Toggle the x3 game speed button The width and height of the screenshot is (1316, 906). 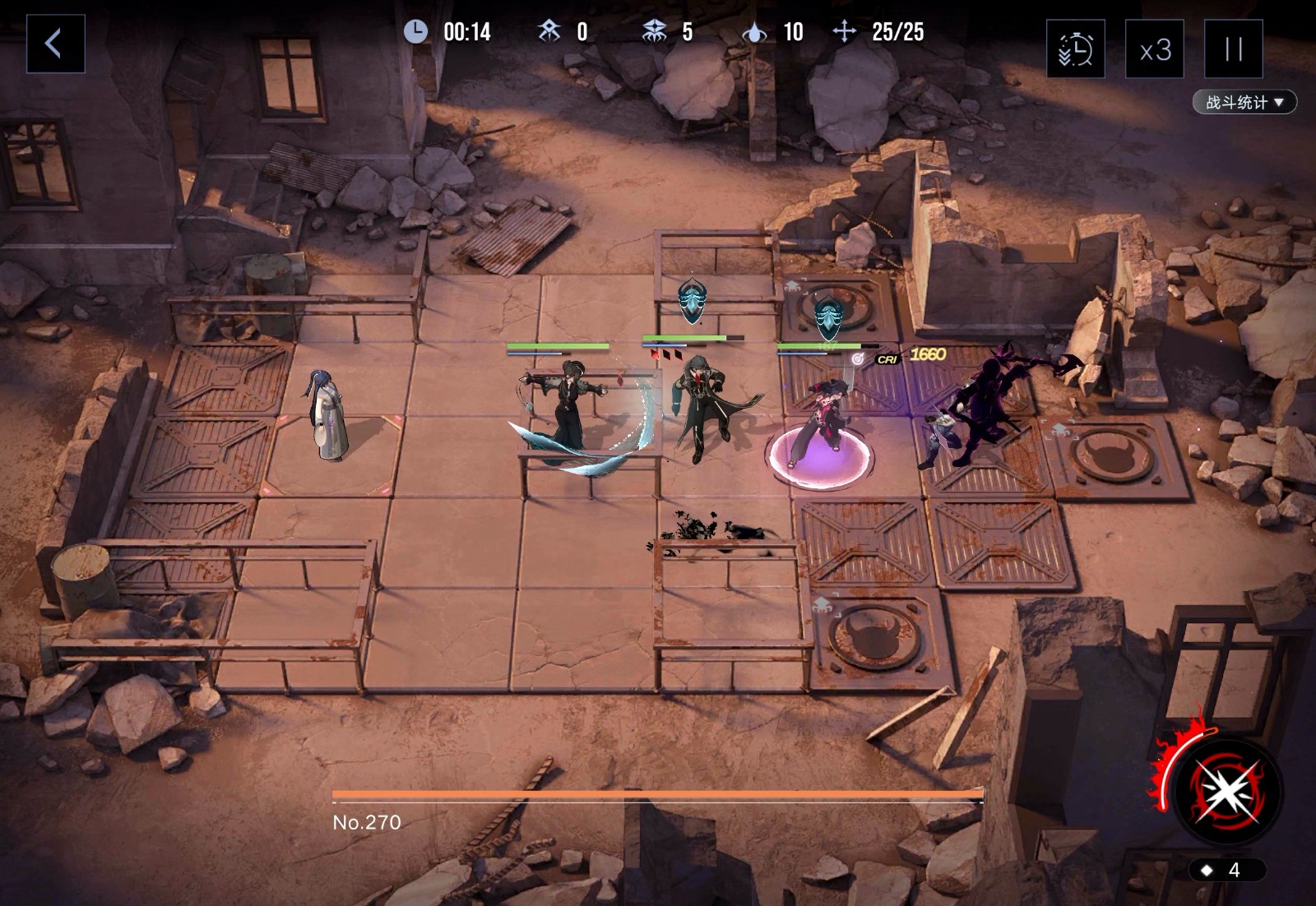(x=1154, y=49)
